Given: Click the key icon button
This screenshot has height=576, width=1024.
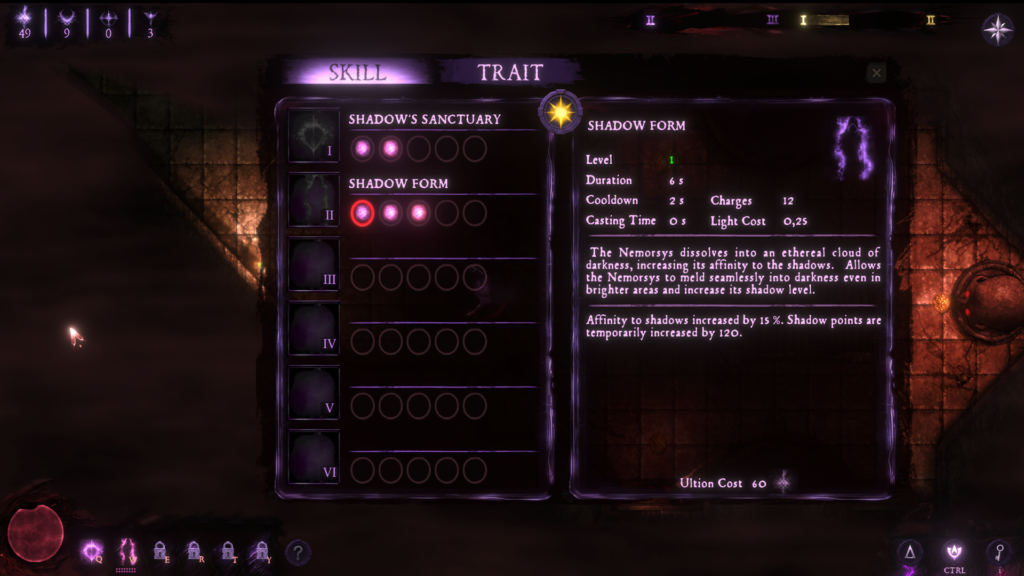Looking at the screenshot, I should (x=997, y=551).
